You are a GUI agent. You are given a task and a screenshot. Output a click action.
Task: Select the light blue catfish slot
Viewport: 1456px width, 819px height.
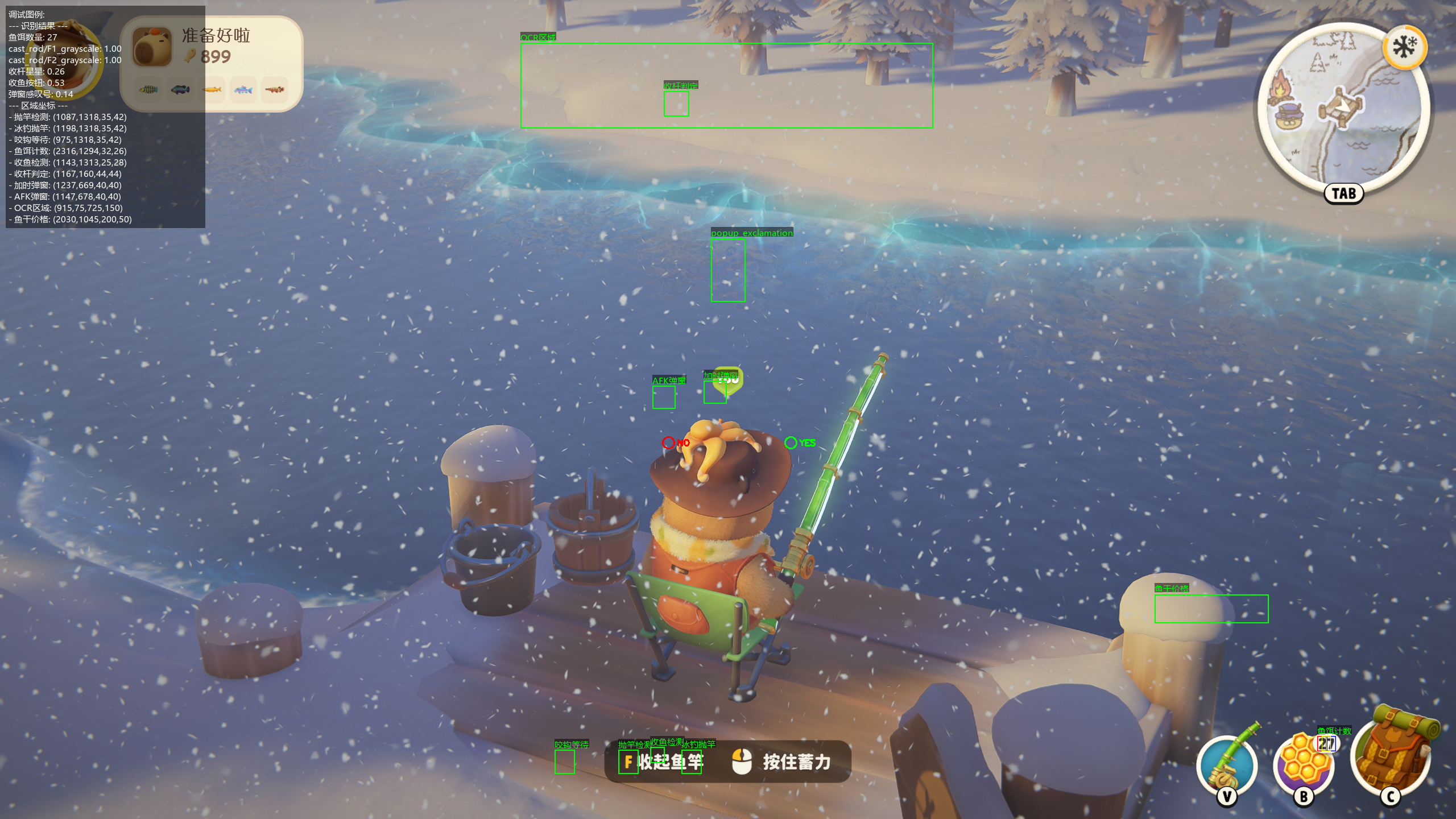[243, 89]
